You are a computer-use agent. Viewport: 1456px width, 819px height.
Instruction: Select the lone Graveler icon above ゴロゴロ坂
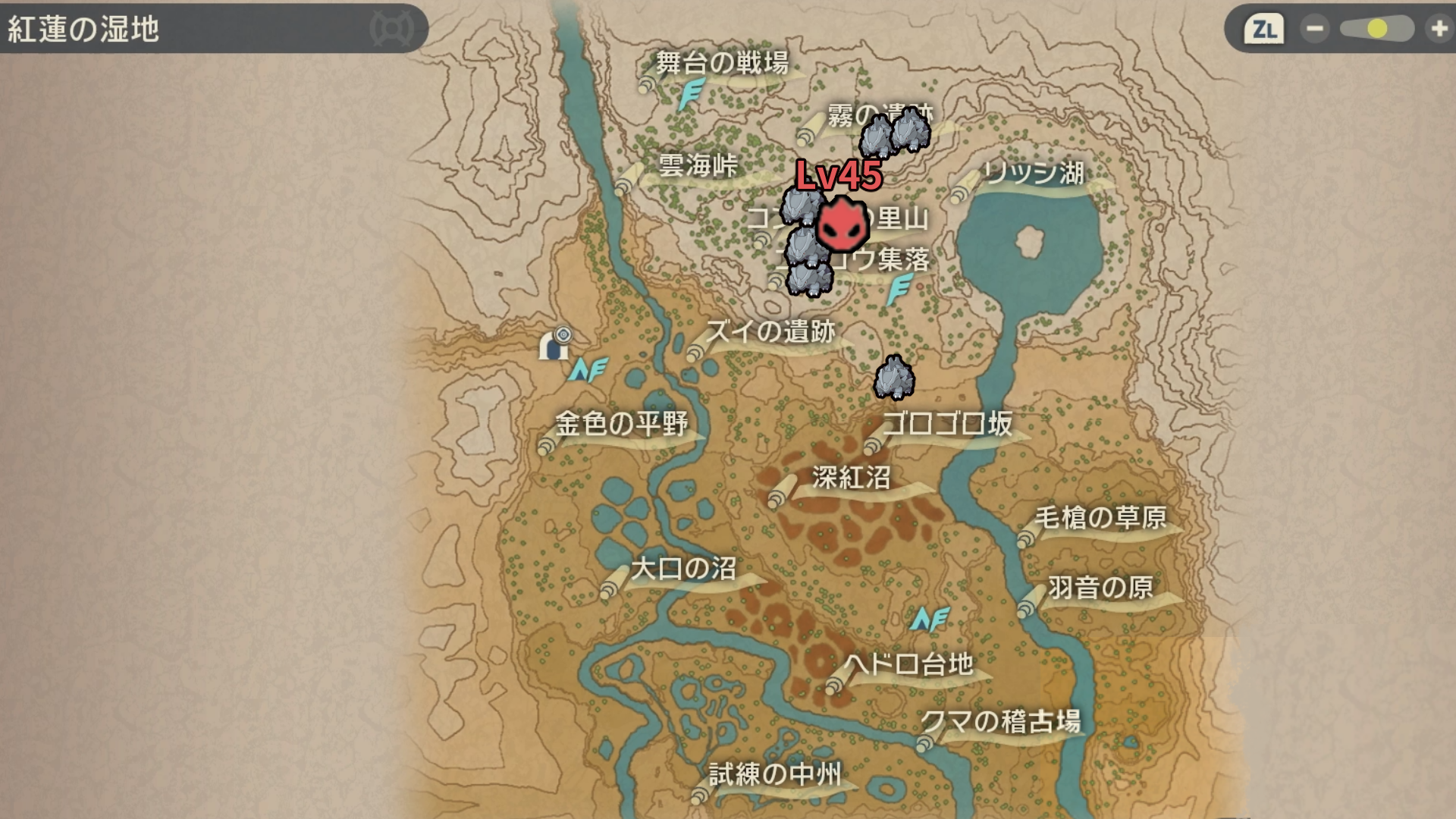894,378
